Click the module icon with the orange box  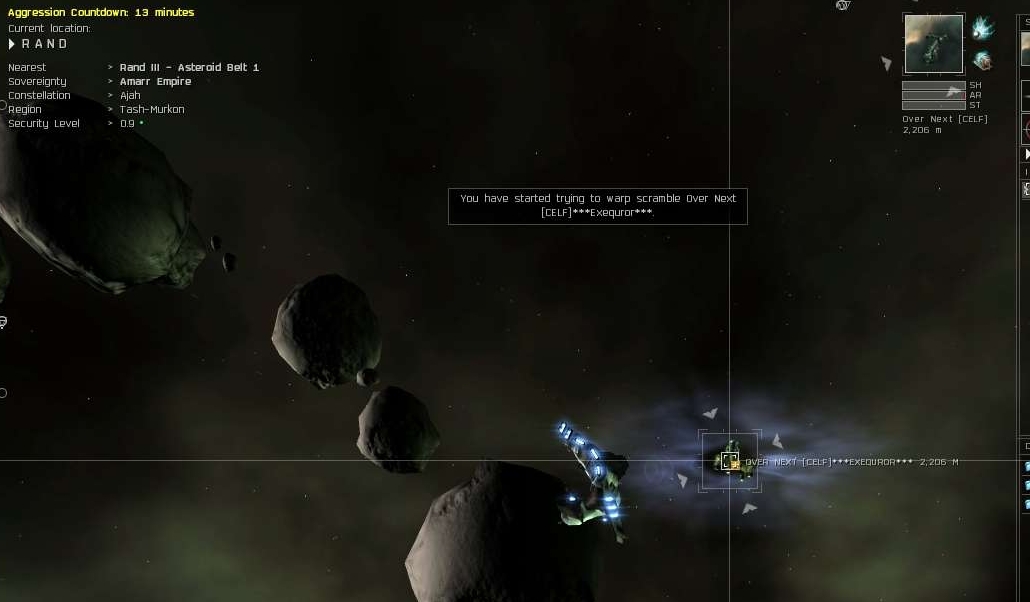[x=982, y=61]
